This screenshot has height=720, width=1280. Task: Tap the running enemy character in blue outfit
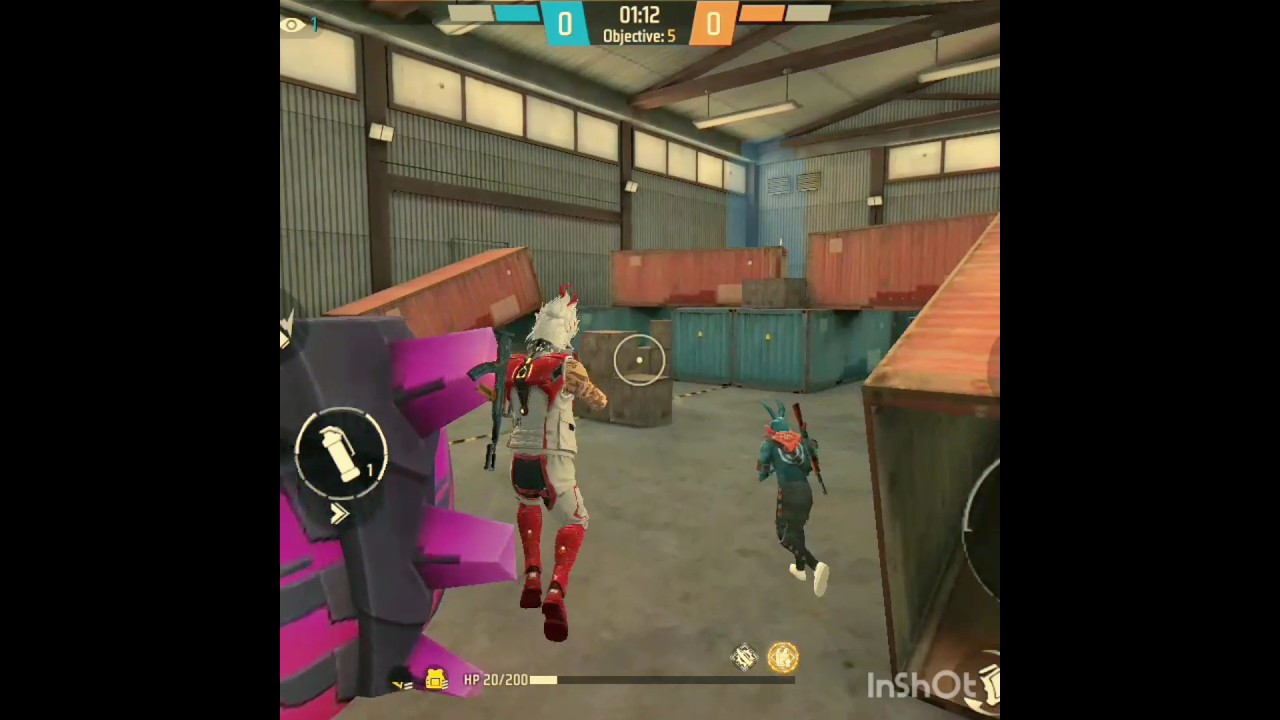point(790,480)
